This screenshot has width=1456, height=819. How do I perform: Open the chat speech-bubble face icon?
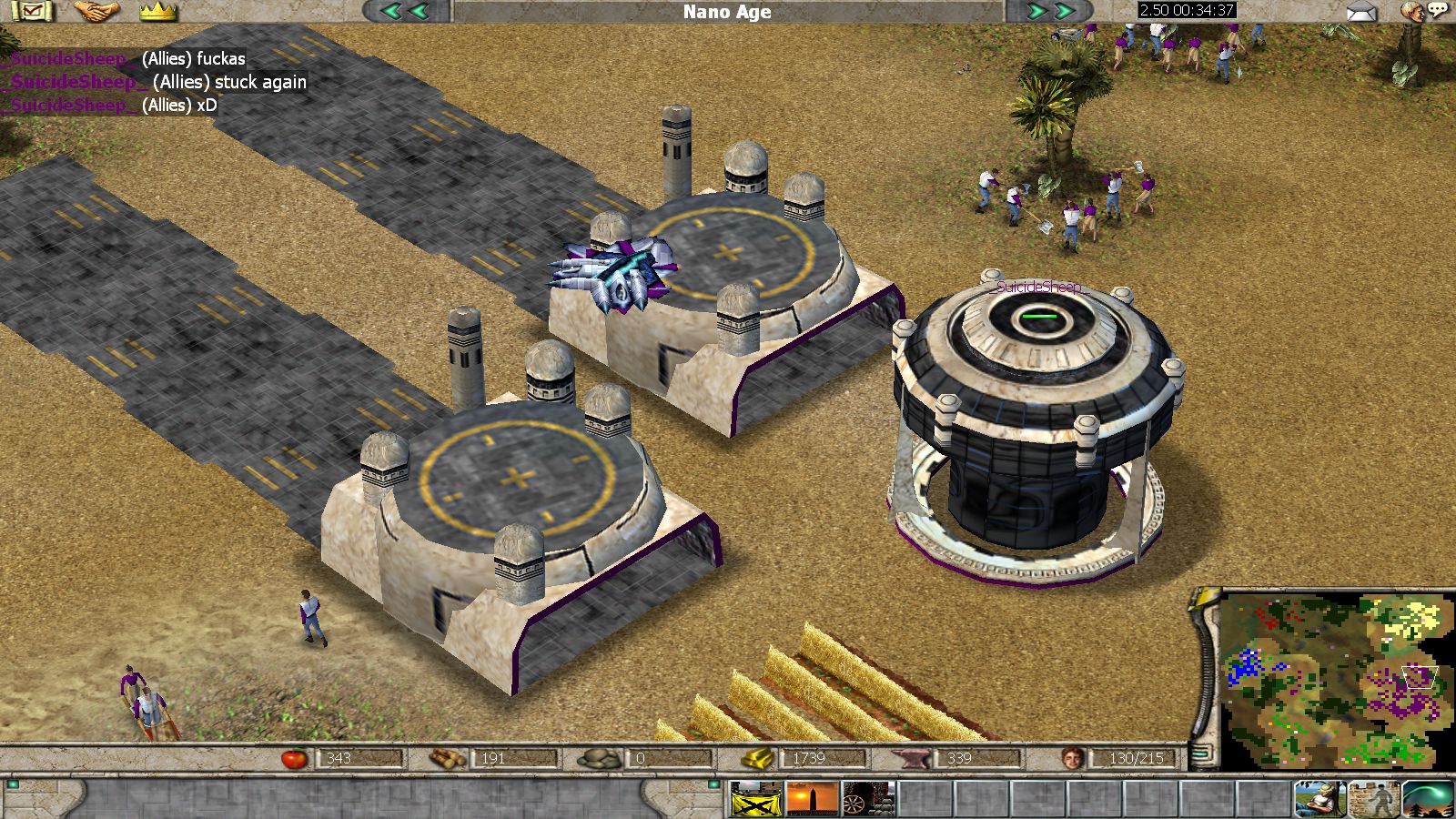click(x=1422, y=12)
